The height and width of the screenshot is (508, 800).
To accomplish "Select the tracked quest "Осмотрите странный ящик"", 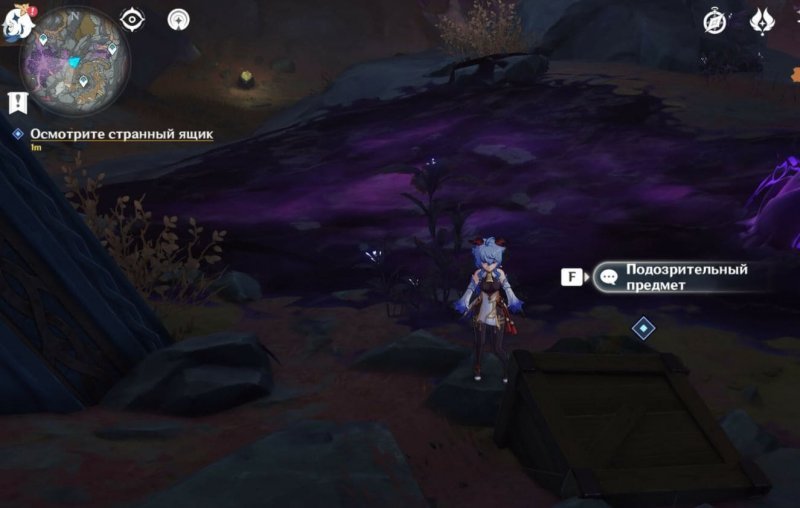I will click(121, 133).
